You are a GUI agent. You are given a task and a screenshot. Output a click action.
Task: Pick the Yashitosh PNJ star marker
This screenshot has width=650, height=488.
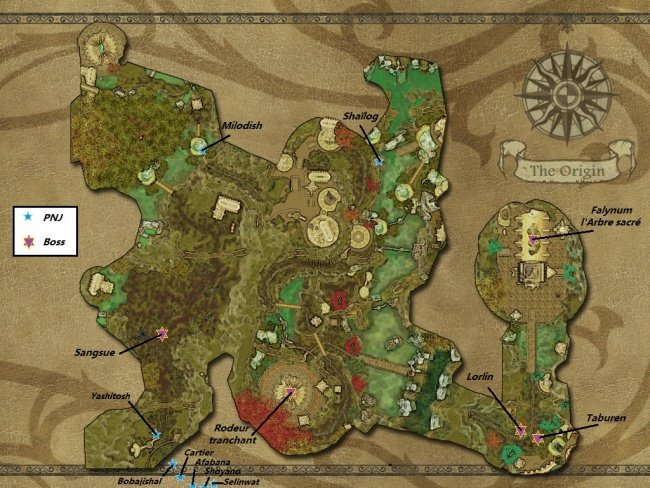point(156,434)
